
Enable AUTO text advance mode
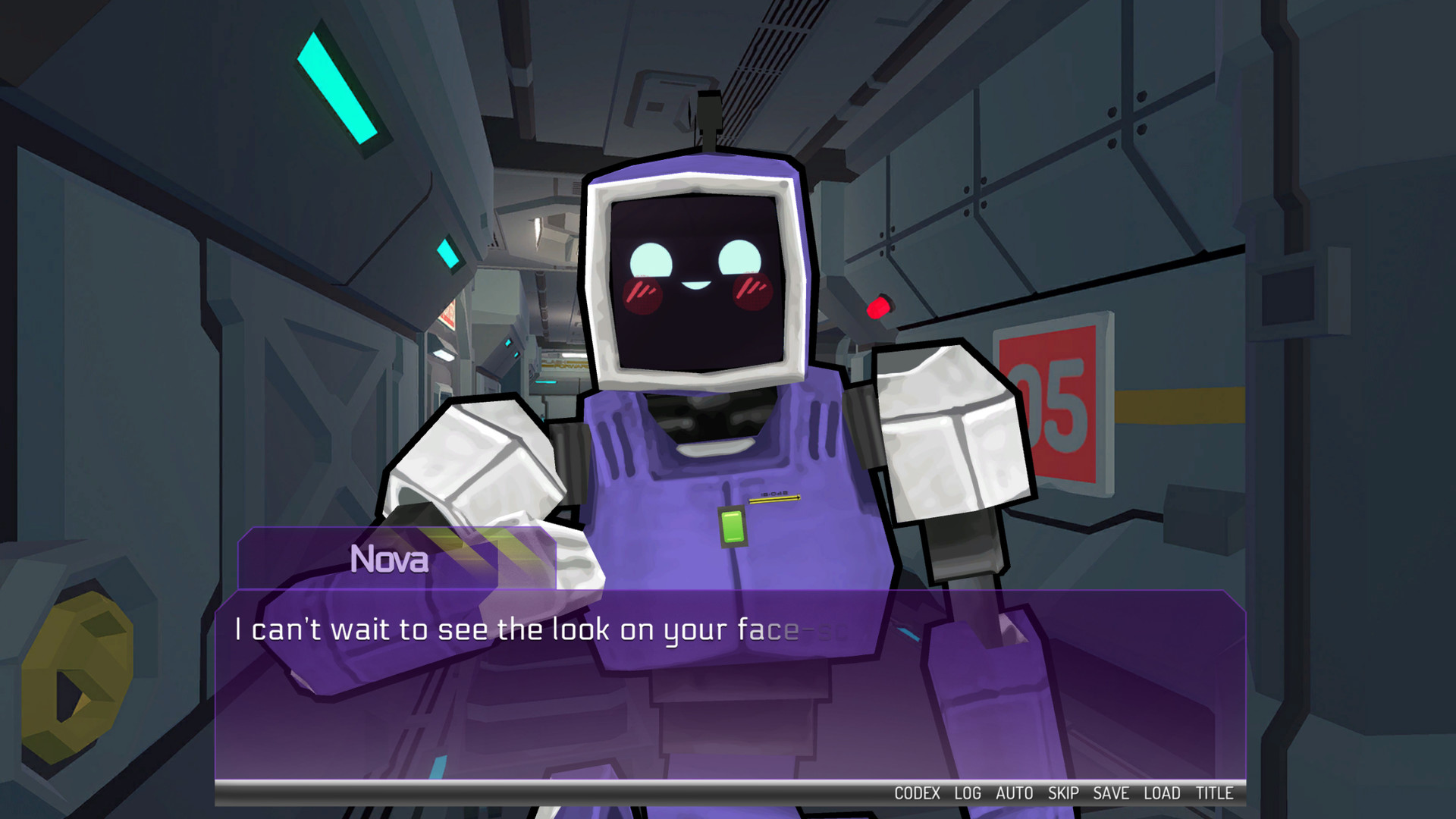click(x=1016, y=794)
